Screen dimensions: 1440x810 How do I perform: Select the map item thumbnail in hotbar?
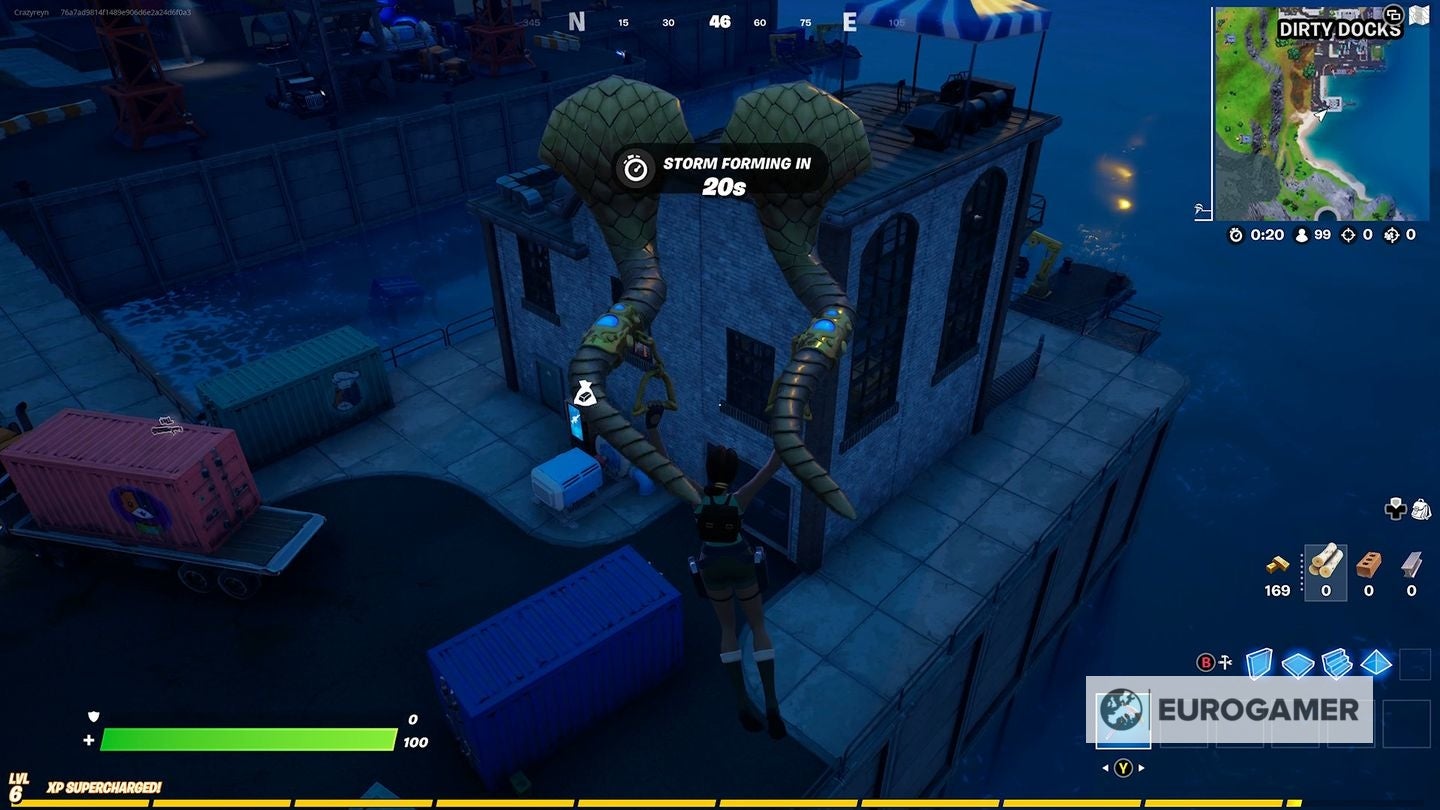pos(1123,717)
